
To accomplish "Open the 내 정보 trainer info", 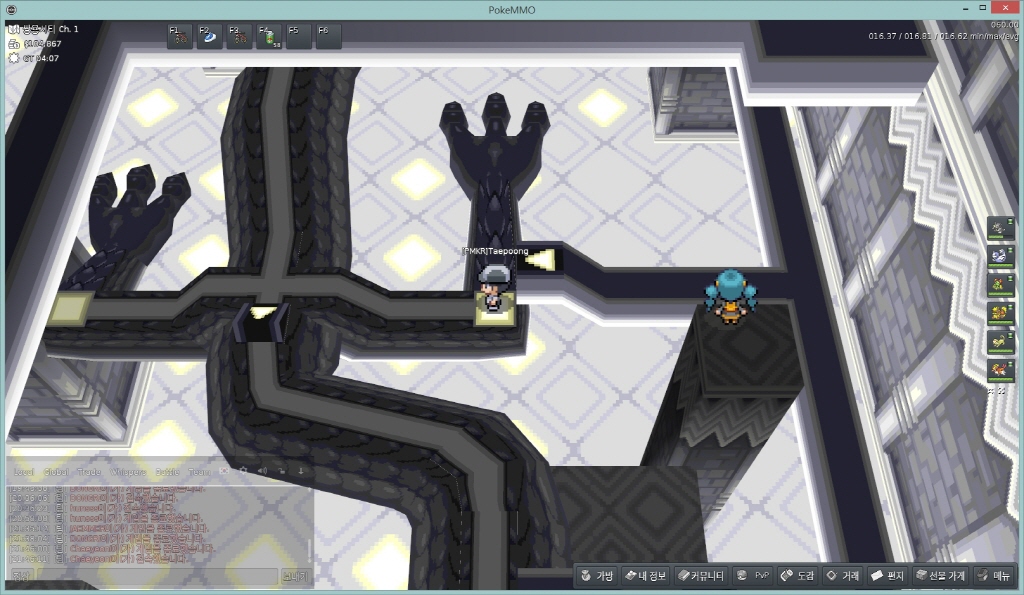I will pos(645,576).
